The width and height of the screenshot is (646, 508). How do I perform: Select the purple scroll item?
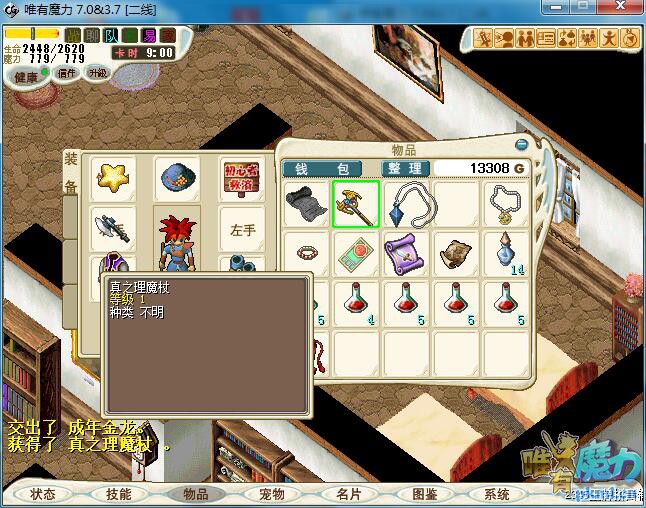pyautogui.click(x=405, y=251)
